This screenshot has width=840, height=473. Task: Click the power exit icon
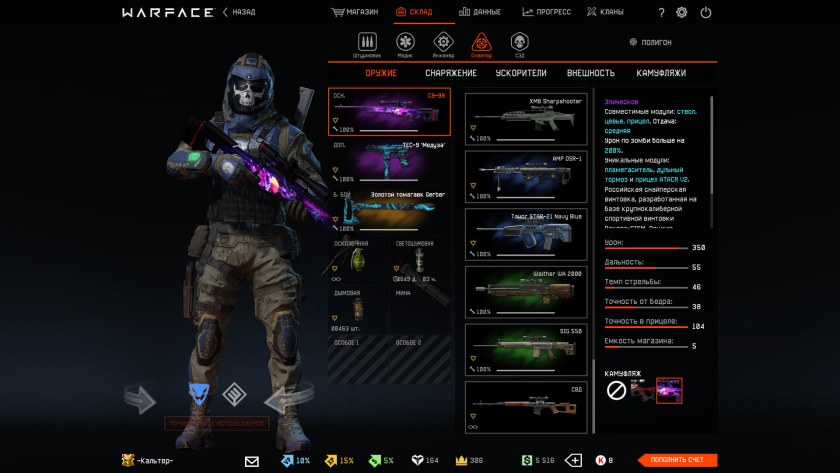point(706,13)
